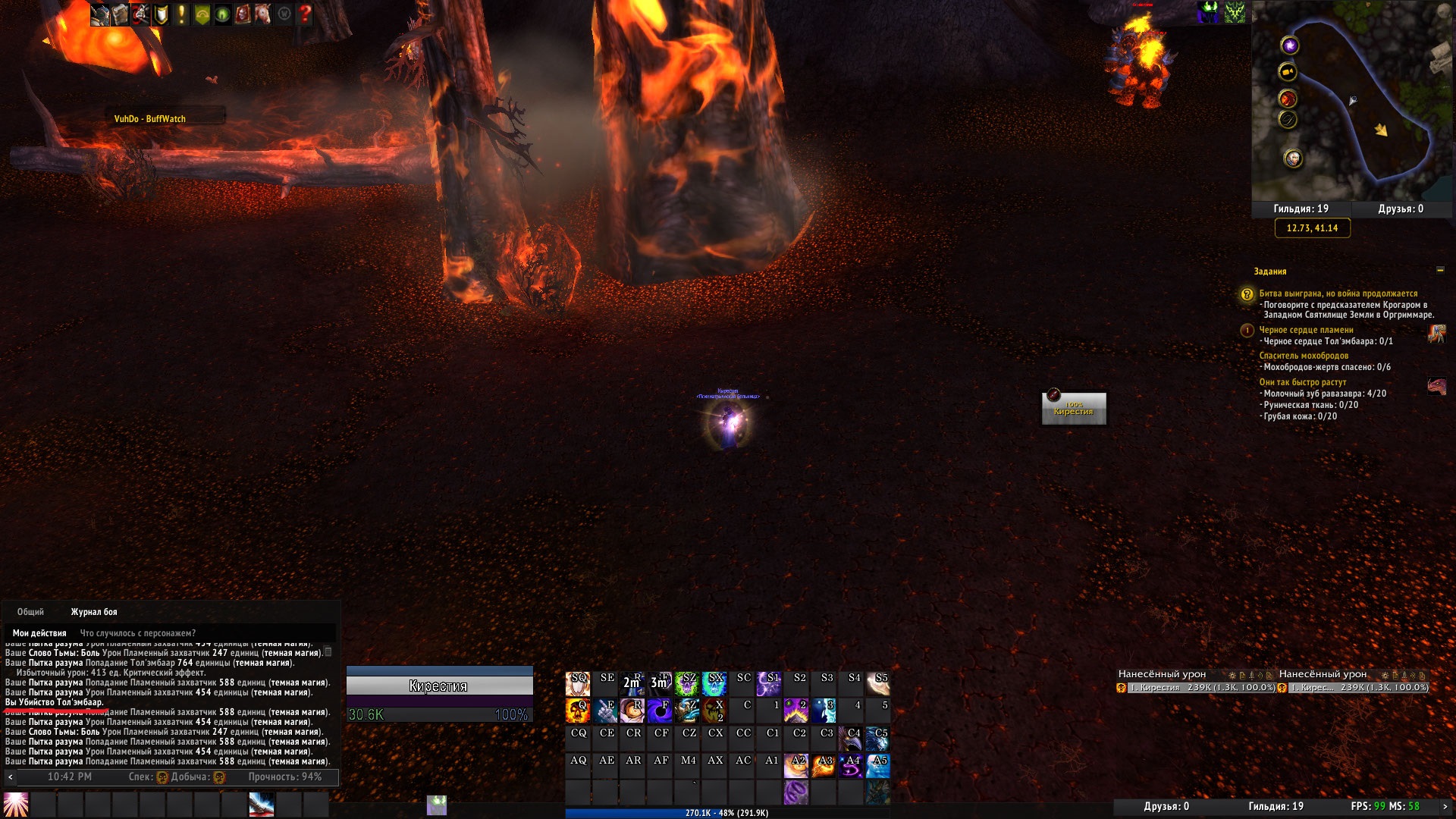Open settings gear on left damage meter

[x=1232, y=675]
